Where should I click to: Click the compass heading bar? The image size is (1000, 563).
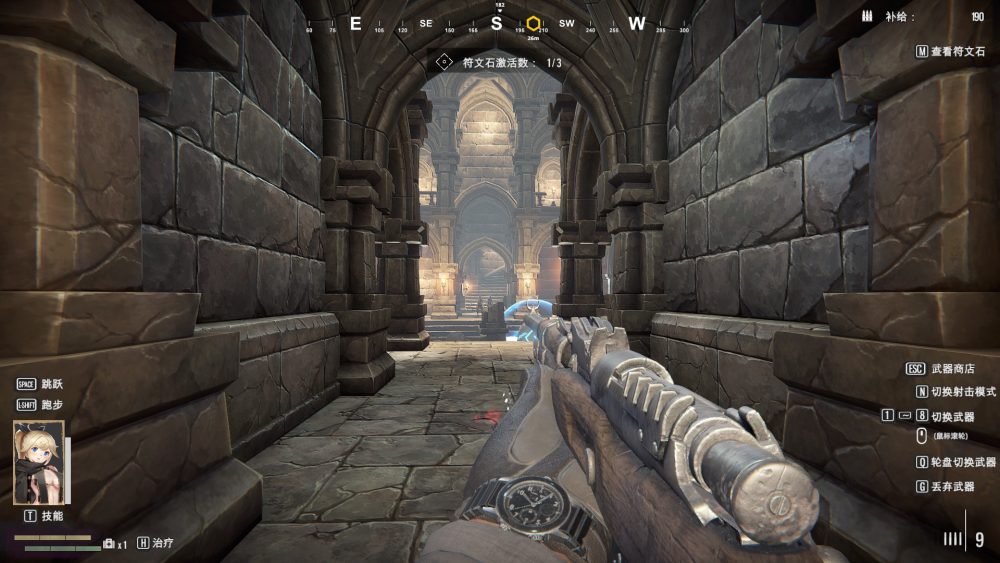(497, 24)
